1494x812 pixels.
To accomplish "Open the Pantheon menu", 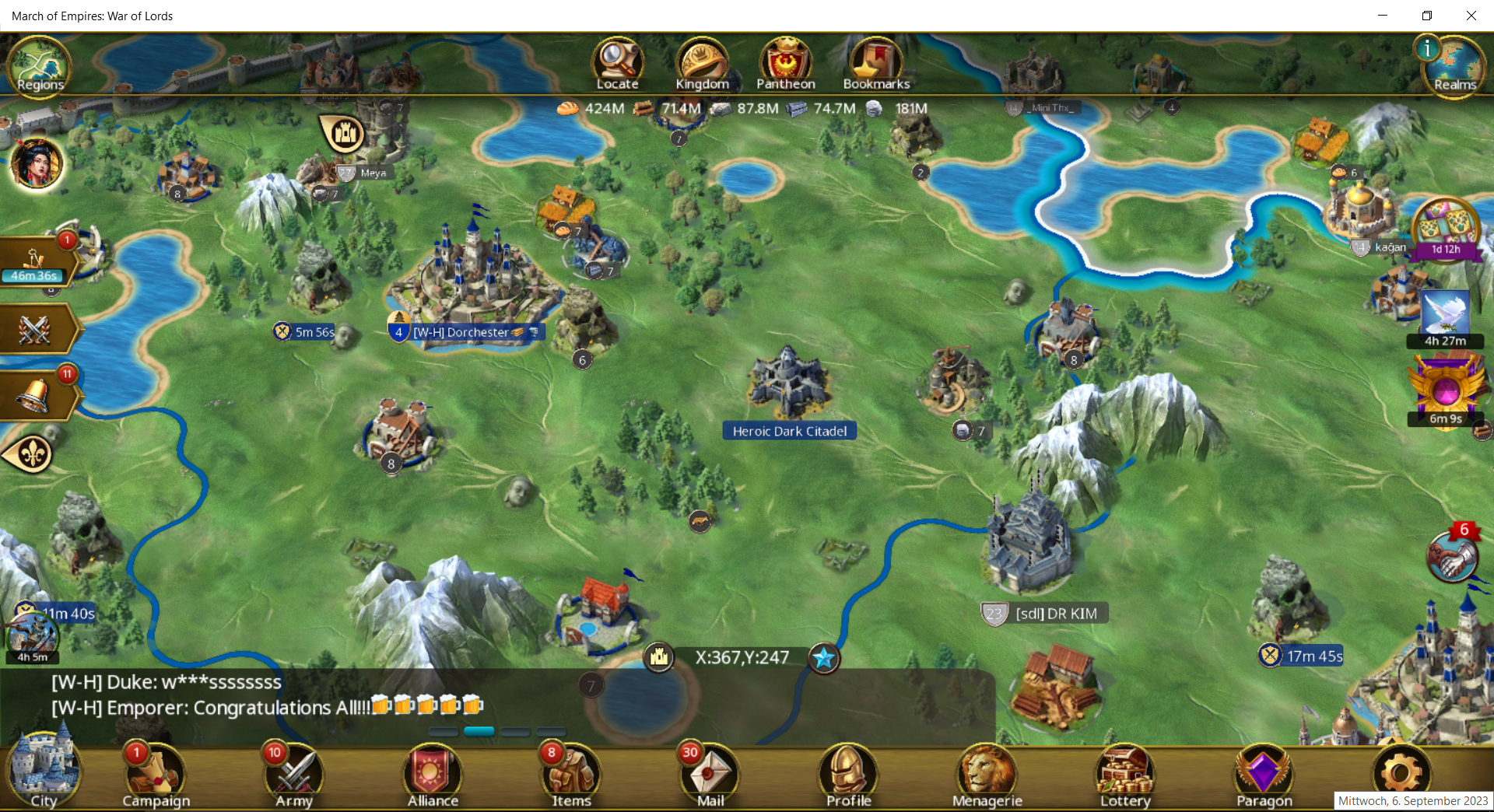I will (x=786, y=64).
